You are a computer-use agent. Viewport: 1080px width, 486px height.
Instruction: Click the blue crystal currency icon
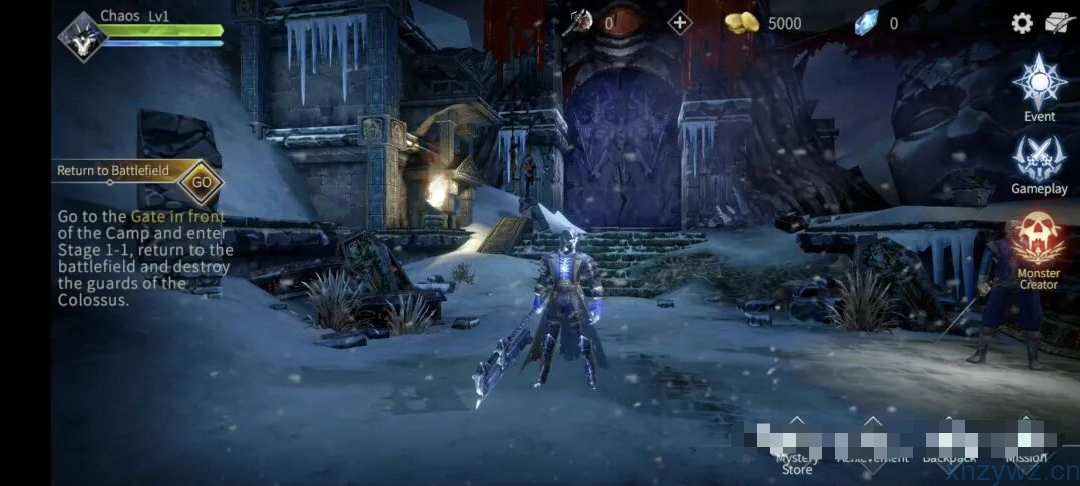(865, 23)
